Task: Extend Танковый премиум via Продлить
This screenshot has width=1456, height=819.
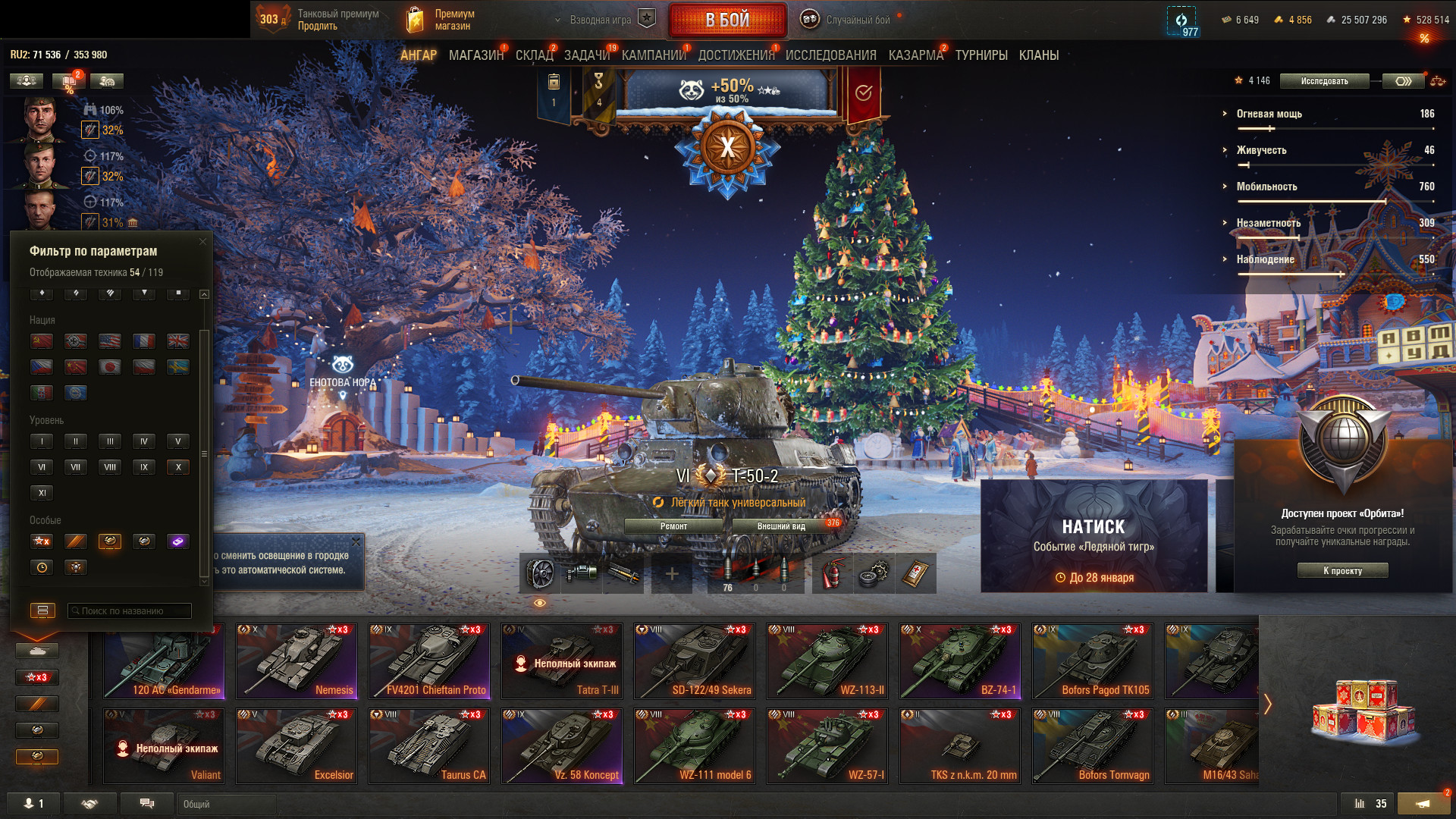Action: (317, 27)
